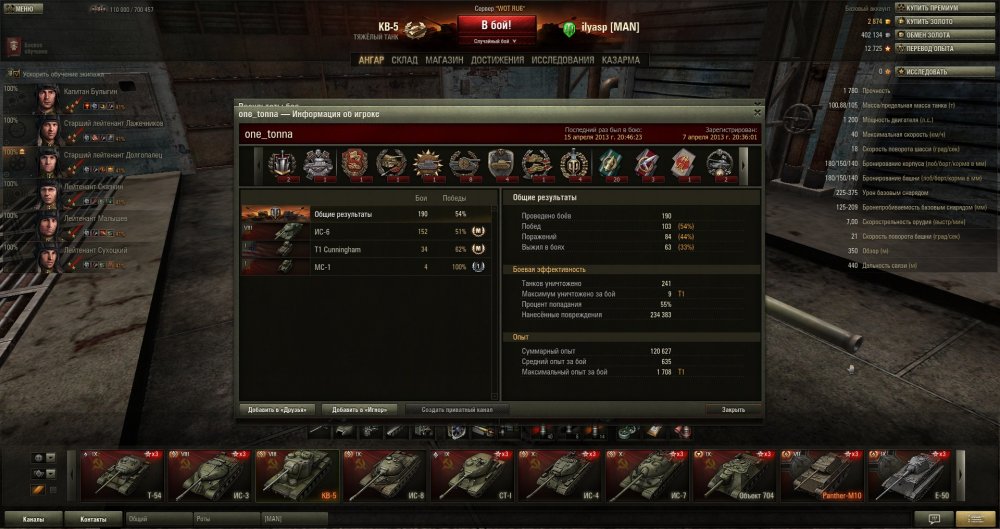Viewport: 1000px width, 529px height.
Task: Select the ИС-6 row in statistics list
Action: click(x=366, y=232)
